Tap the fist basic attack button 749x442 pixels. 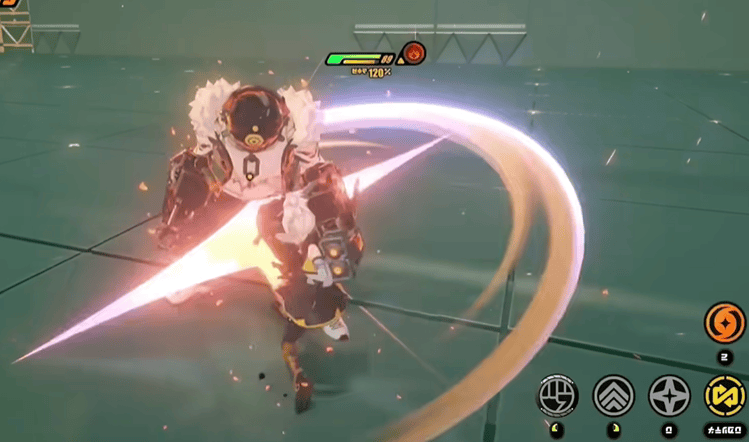click(x=559, y=396)
